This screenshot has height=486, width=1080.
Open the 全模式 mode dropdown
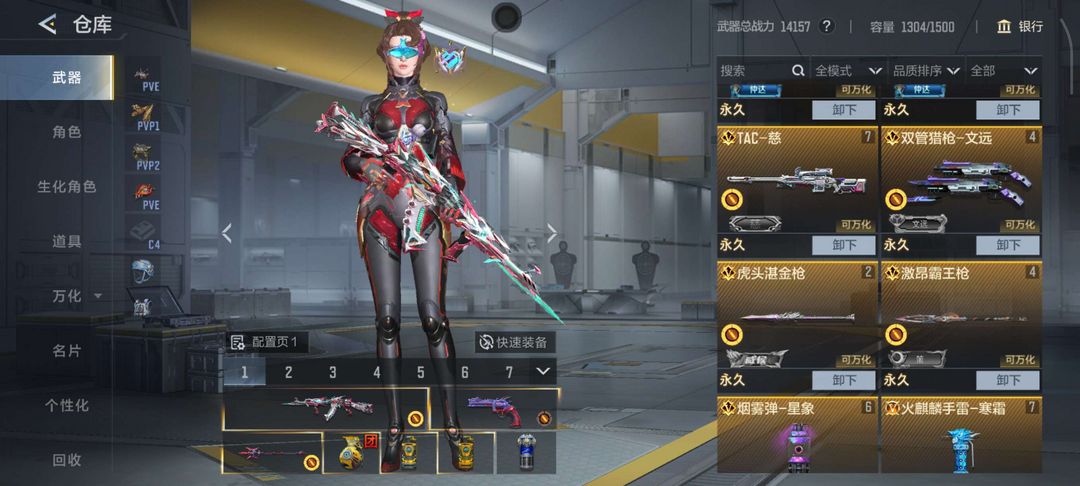pyautogui.click(x=848, y=71)
